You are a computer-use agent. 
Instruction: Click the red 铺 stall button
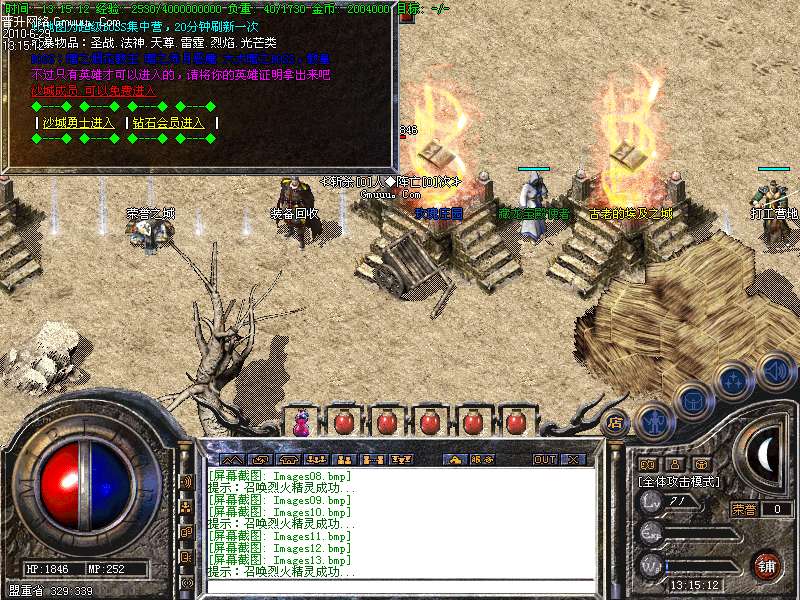(x=767, y=565)
